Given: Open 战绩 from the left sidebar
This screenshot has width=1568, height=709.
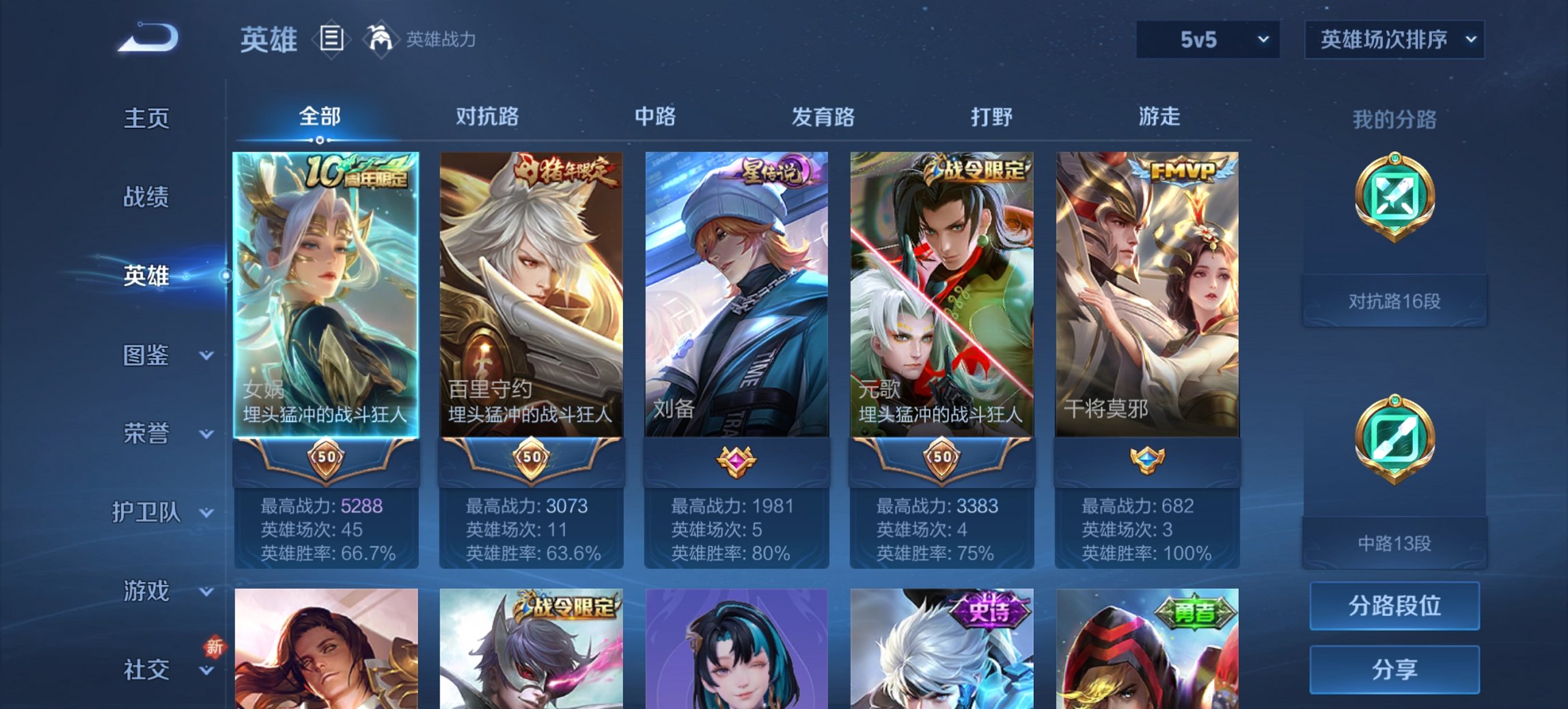Looking at the screenshot, I should point(146,198).
